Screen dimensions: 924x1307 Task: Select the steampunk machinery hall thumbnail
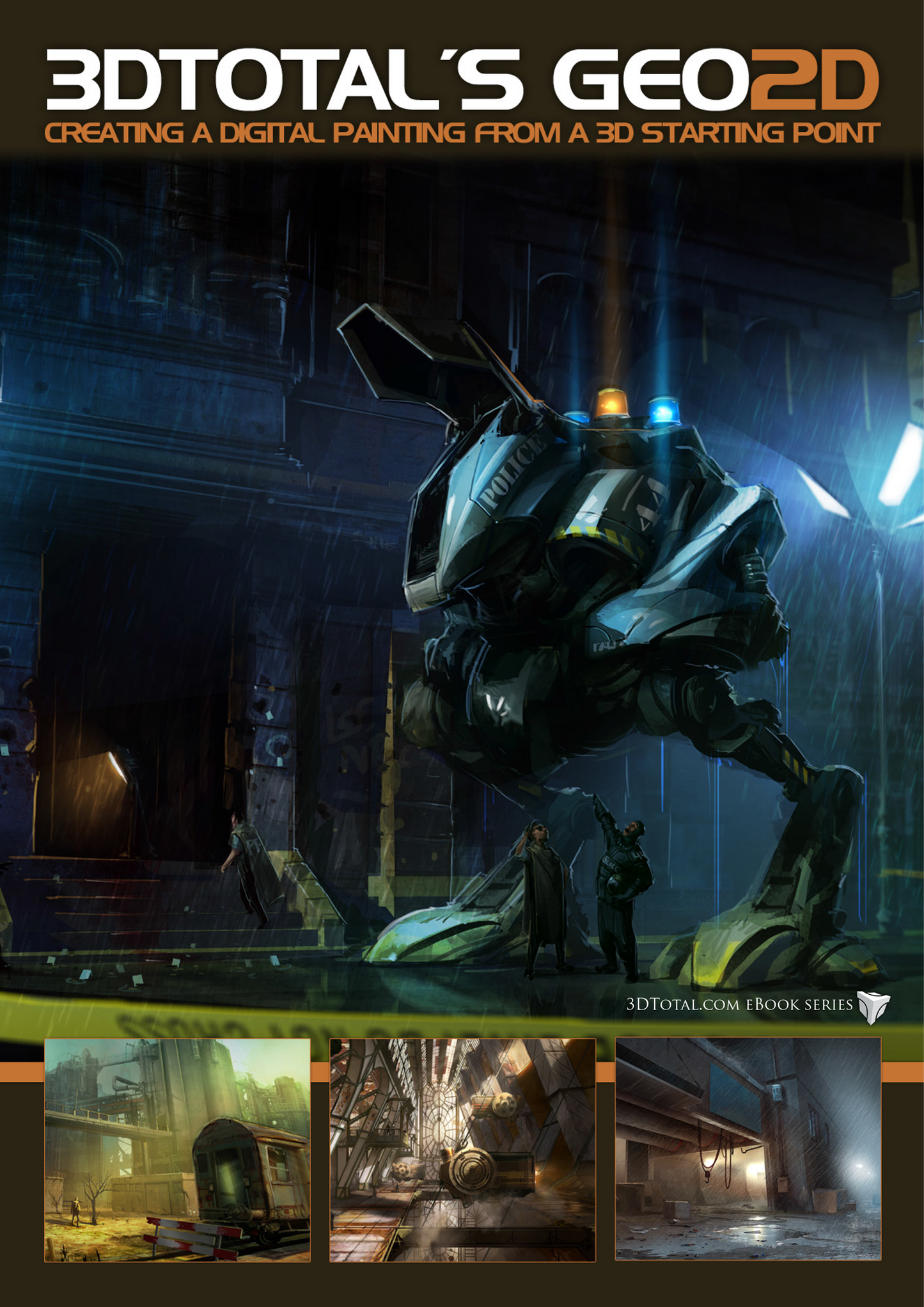click(x=462, y=1150)
